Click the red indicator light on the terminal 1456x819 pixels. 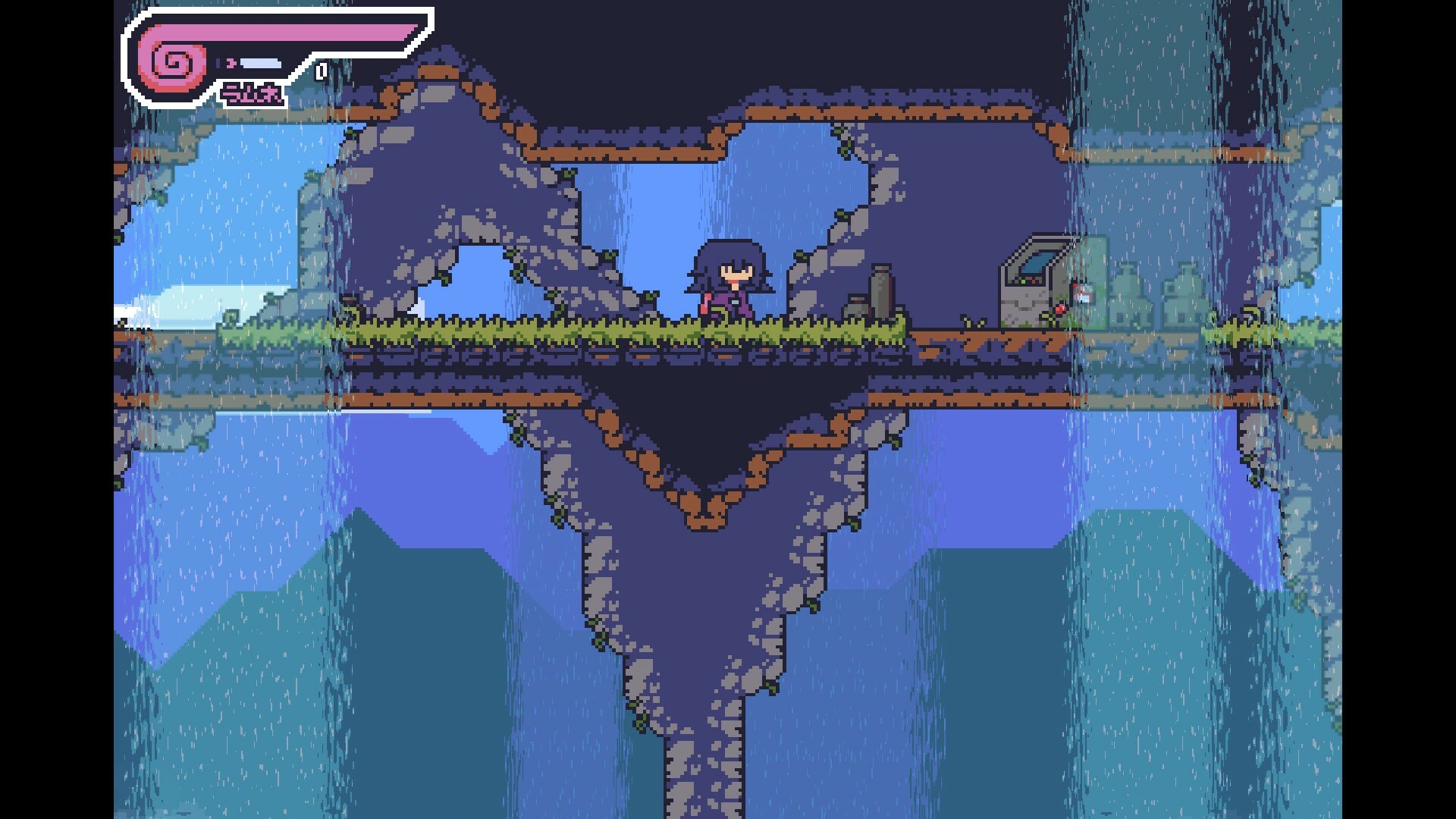click(x=1034, y=281)
